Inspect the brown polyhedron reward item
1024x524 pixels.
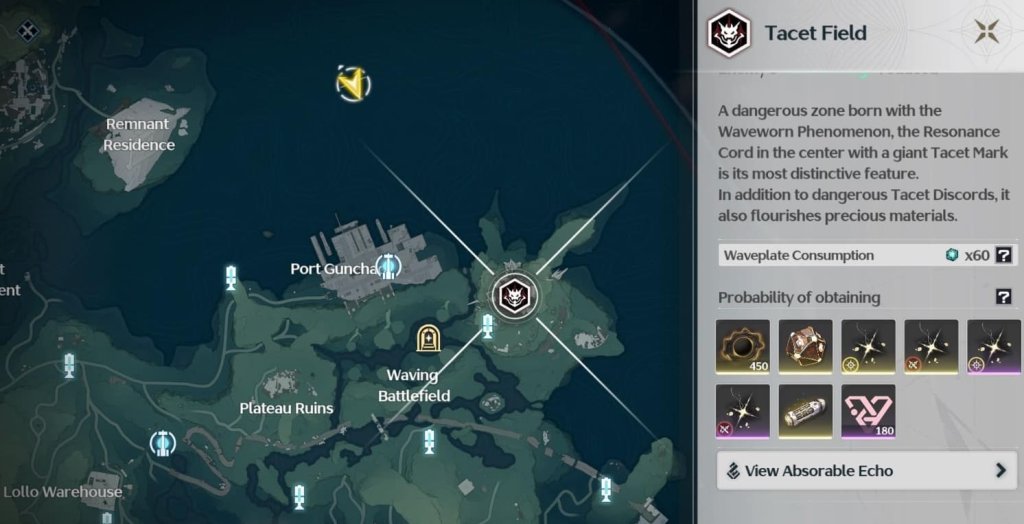coord(805,346)
